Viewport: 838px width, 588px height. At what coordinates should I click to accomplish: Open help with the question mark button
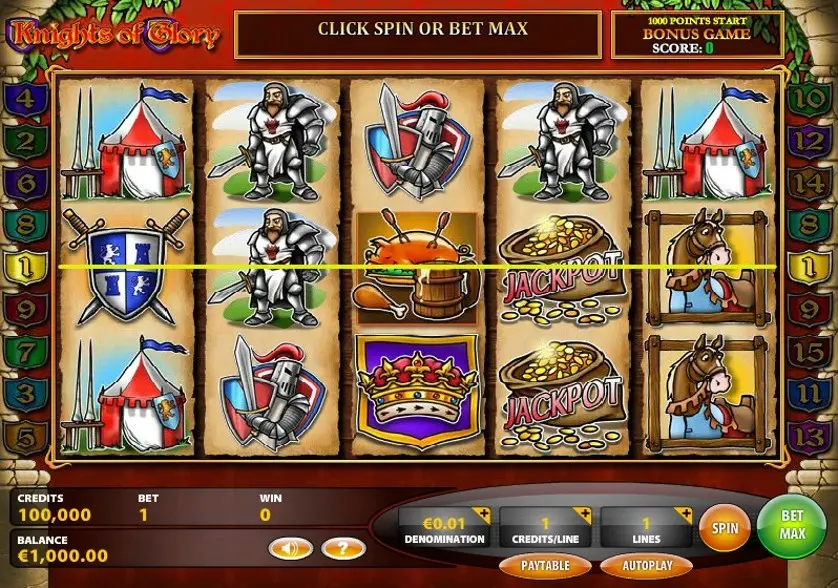pyautogui.click(x=343, y=548)
